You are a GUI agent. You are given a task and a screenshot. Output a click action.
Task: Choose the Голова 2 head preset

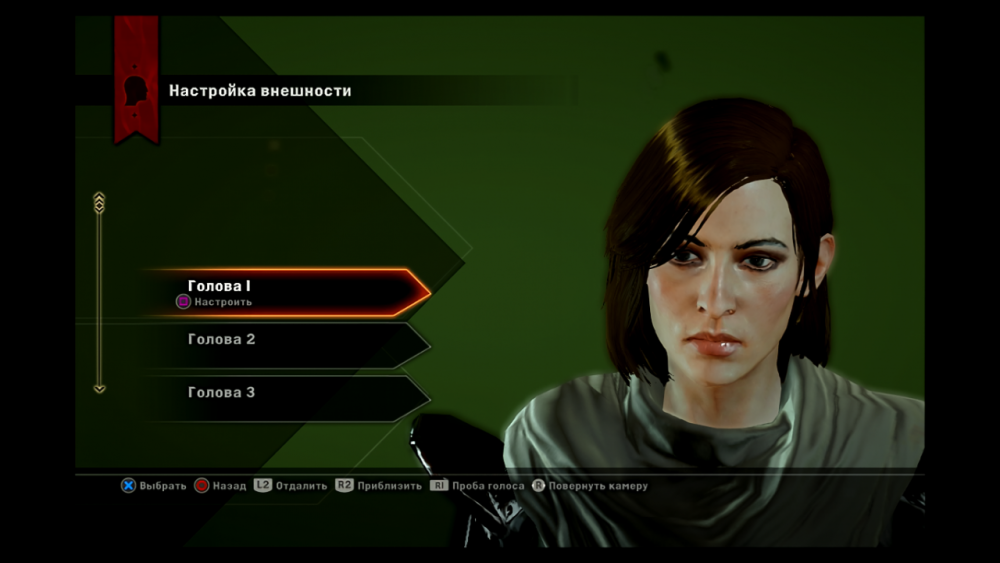click(x=285, y=340)
